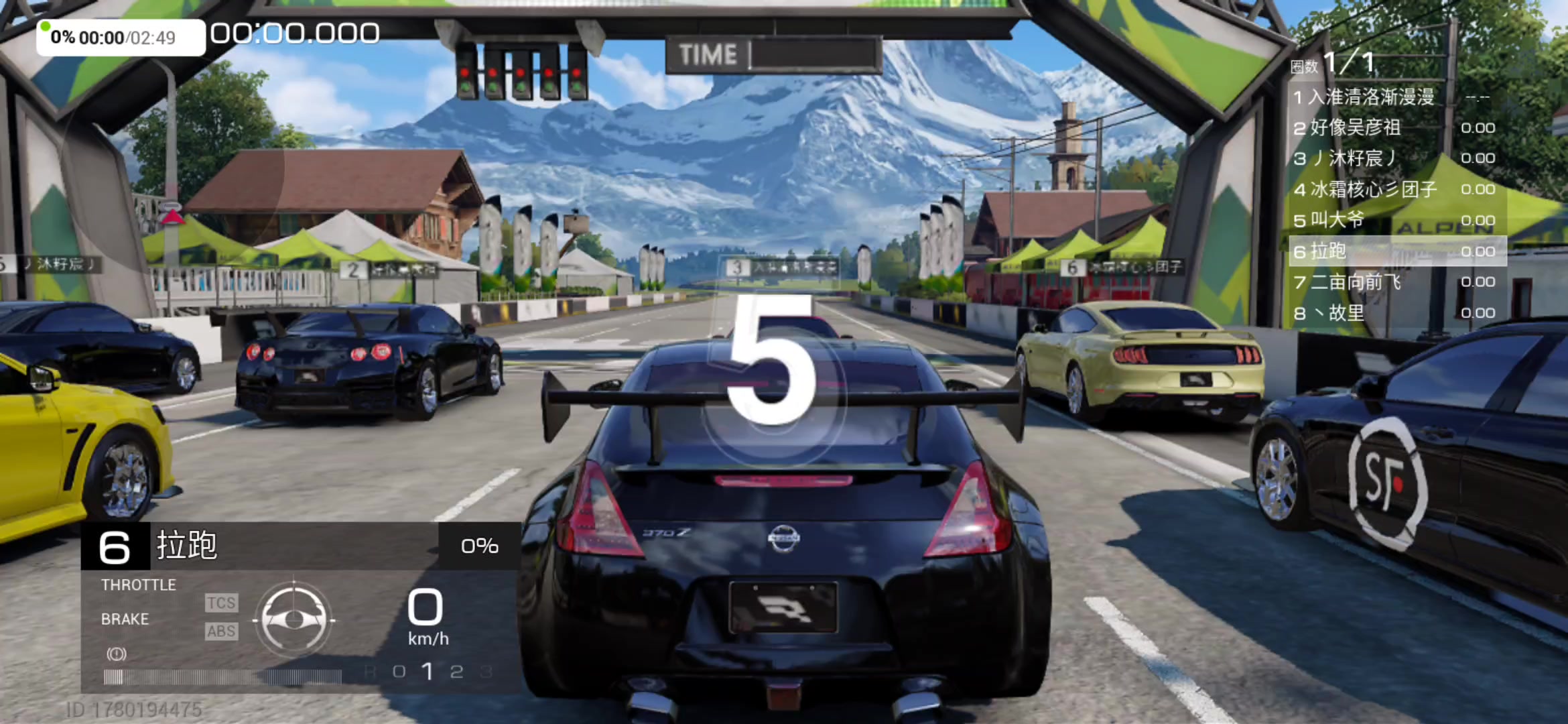Click the 00:00/02:49 playback progress overlay
The image size is (1568, 724).
point(121,38)
